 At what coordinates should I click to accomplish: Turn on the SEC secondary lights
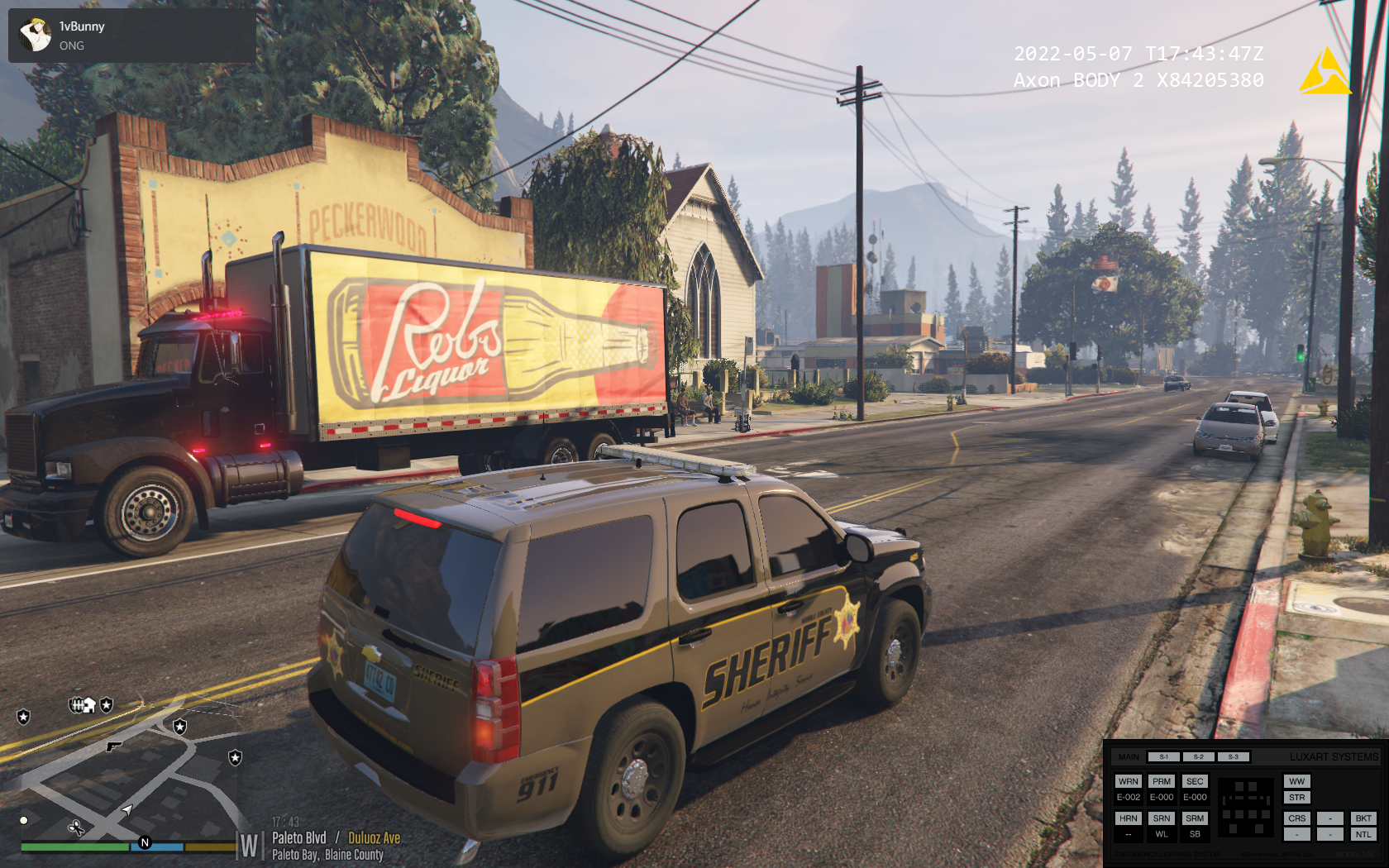(1195, 781)
